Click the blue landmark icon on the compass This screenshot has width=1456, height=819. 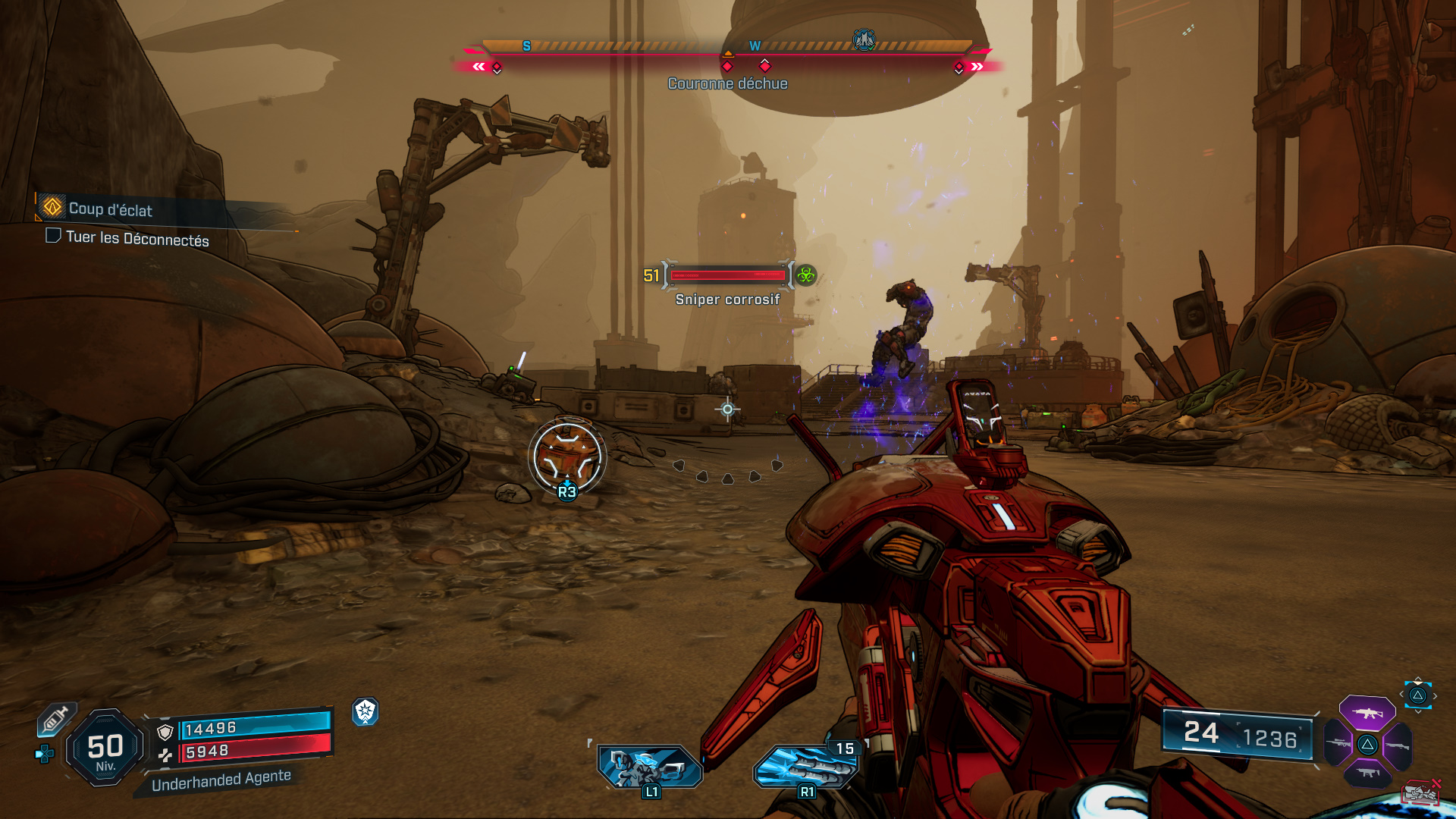coord(864,39)
